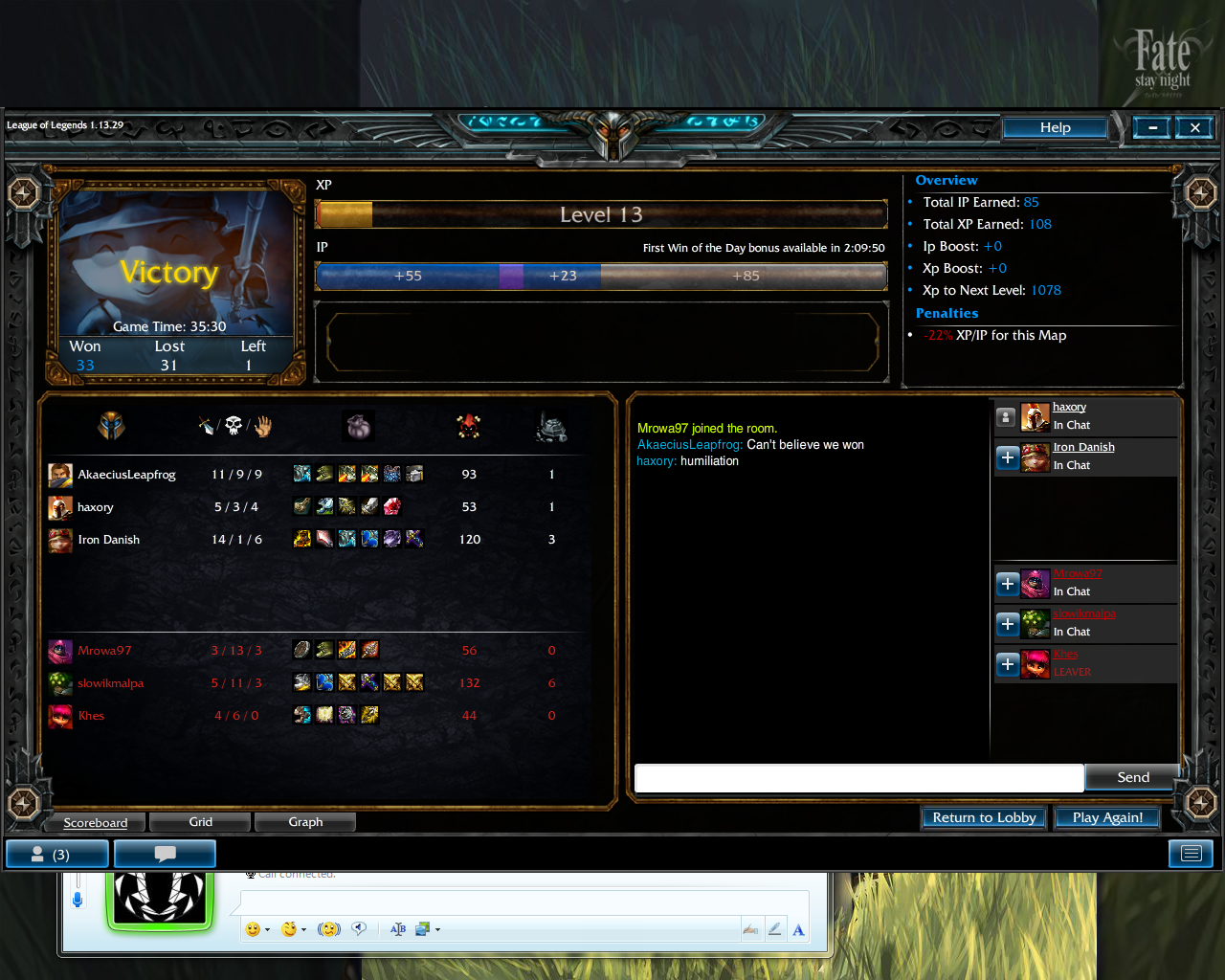Return to Lobby after the match
1225x980 pixels.
point(984,817)
